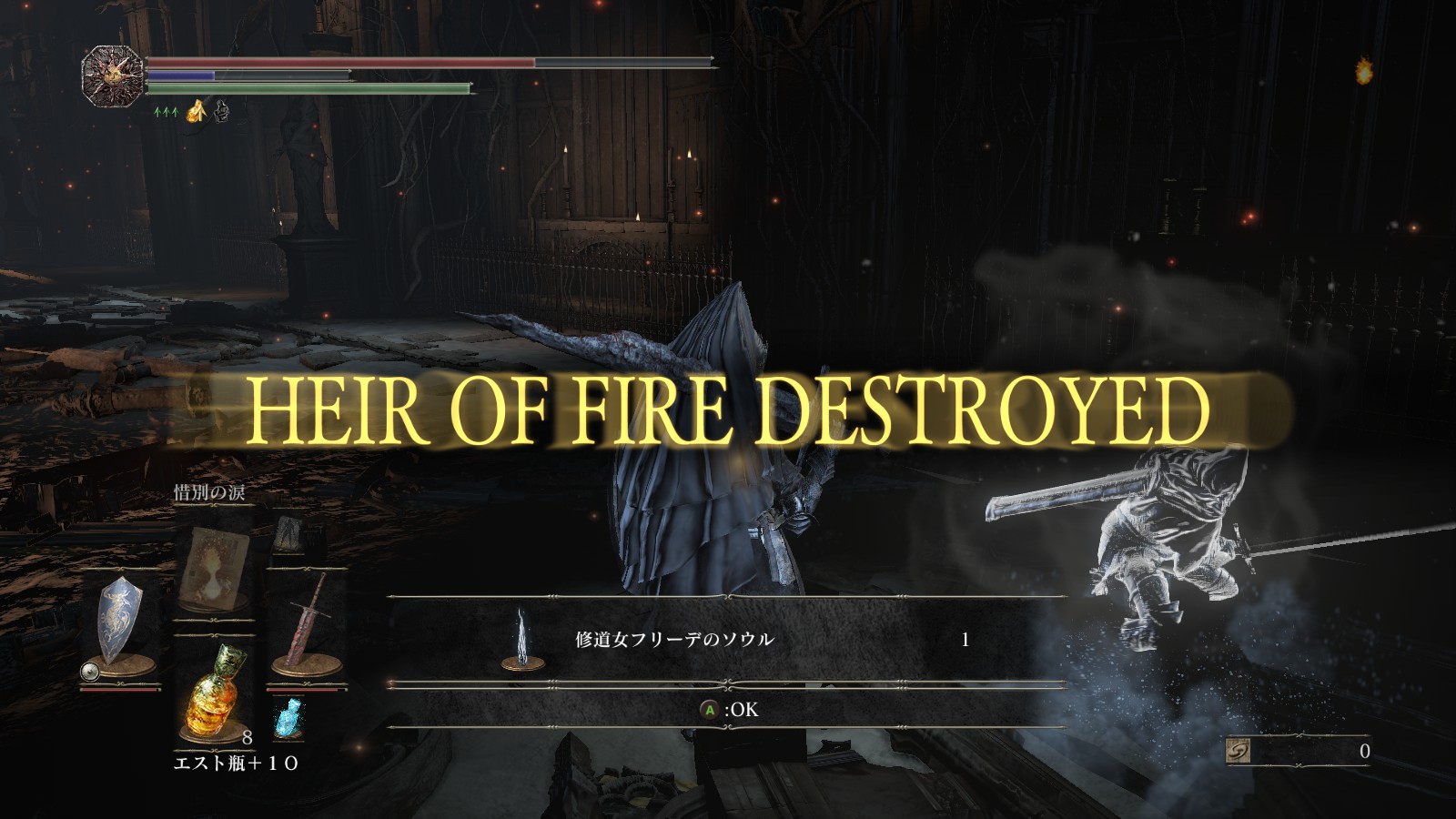Select the blue Ashen Estus Flask icon
This screenshot has width=1456, height=819.
tap(289, 719)
